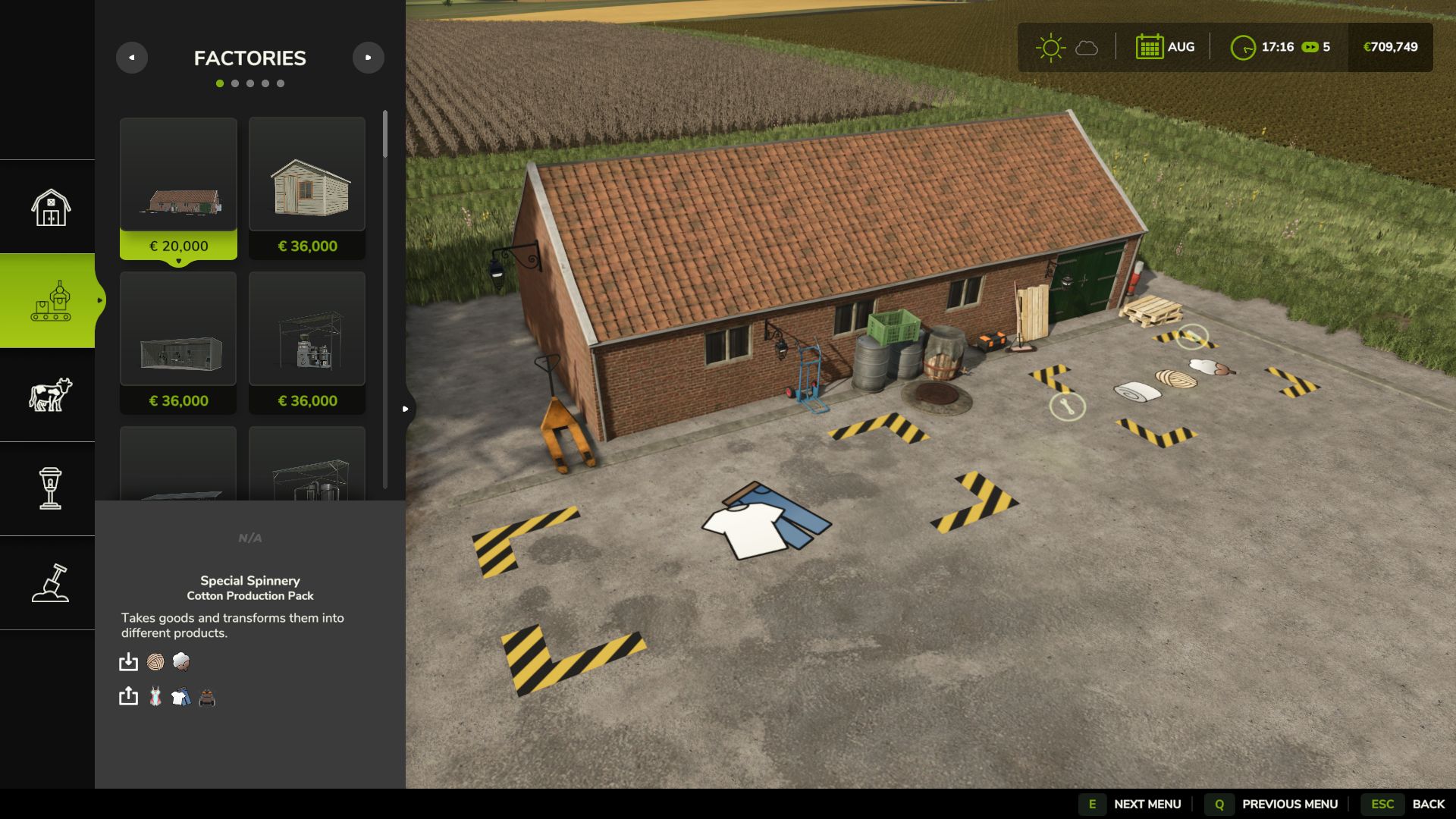The image size is (1456, 819).
Task: Click the sheep wool icon under the description
Action: [x=180, y=662]
